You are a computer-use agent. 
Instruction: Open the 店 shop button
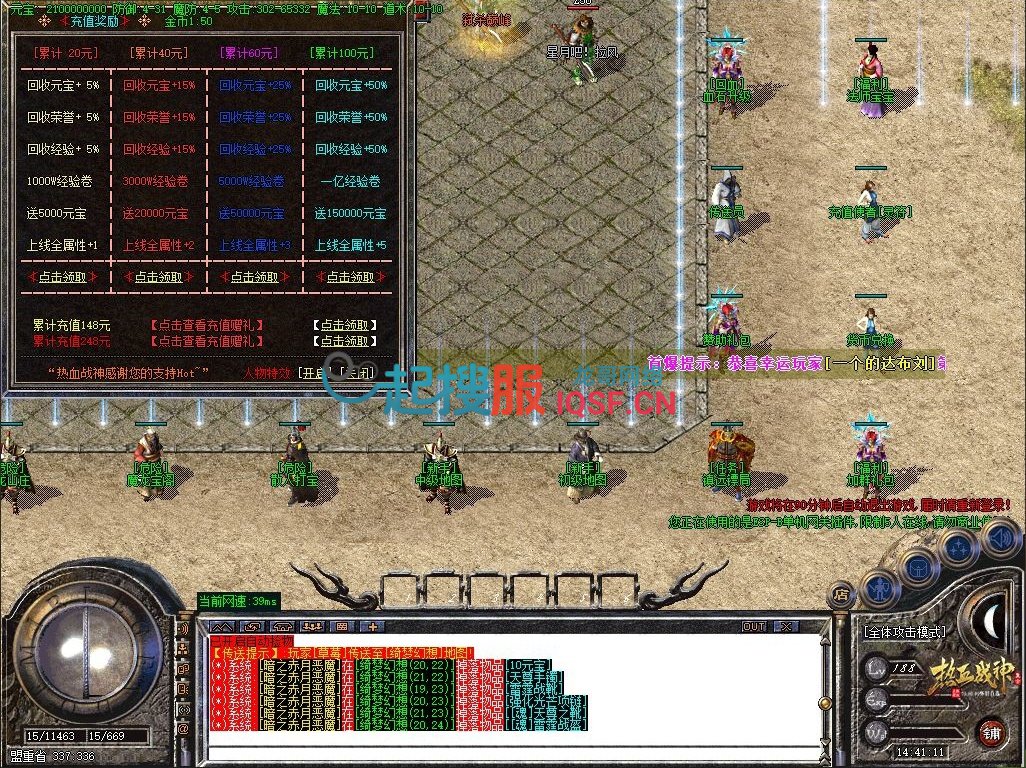point(841,594)
